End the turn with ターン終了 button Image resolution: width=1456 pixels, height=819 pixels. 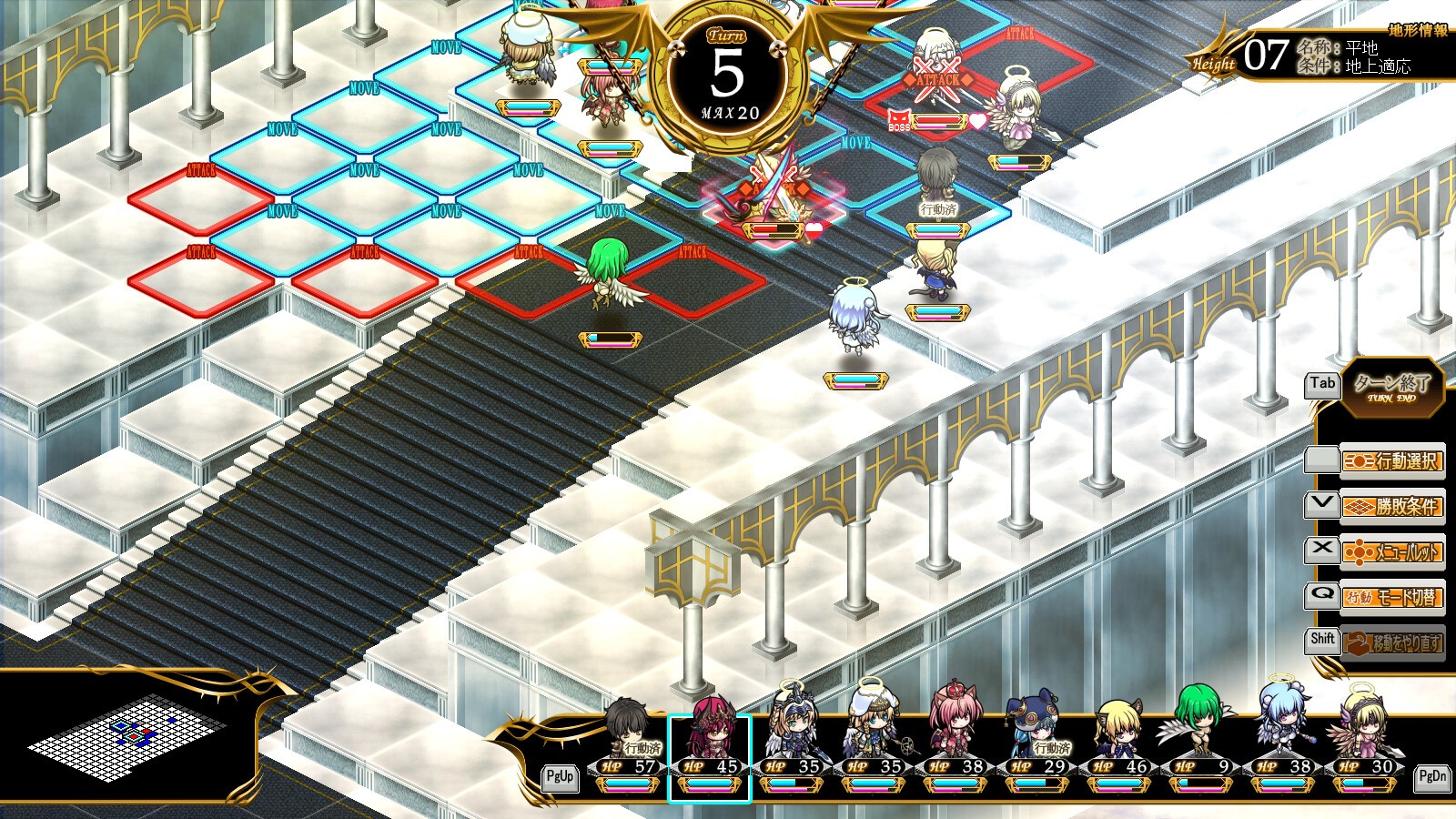click(x=1391, y=386)
